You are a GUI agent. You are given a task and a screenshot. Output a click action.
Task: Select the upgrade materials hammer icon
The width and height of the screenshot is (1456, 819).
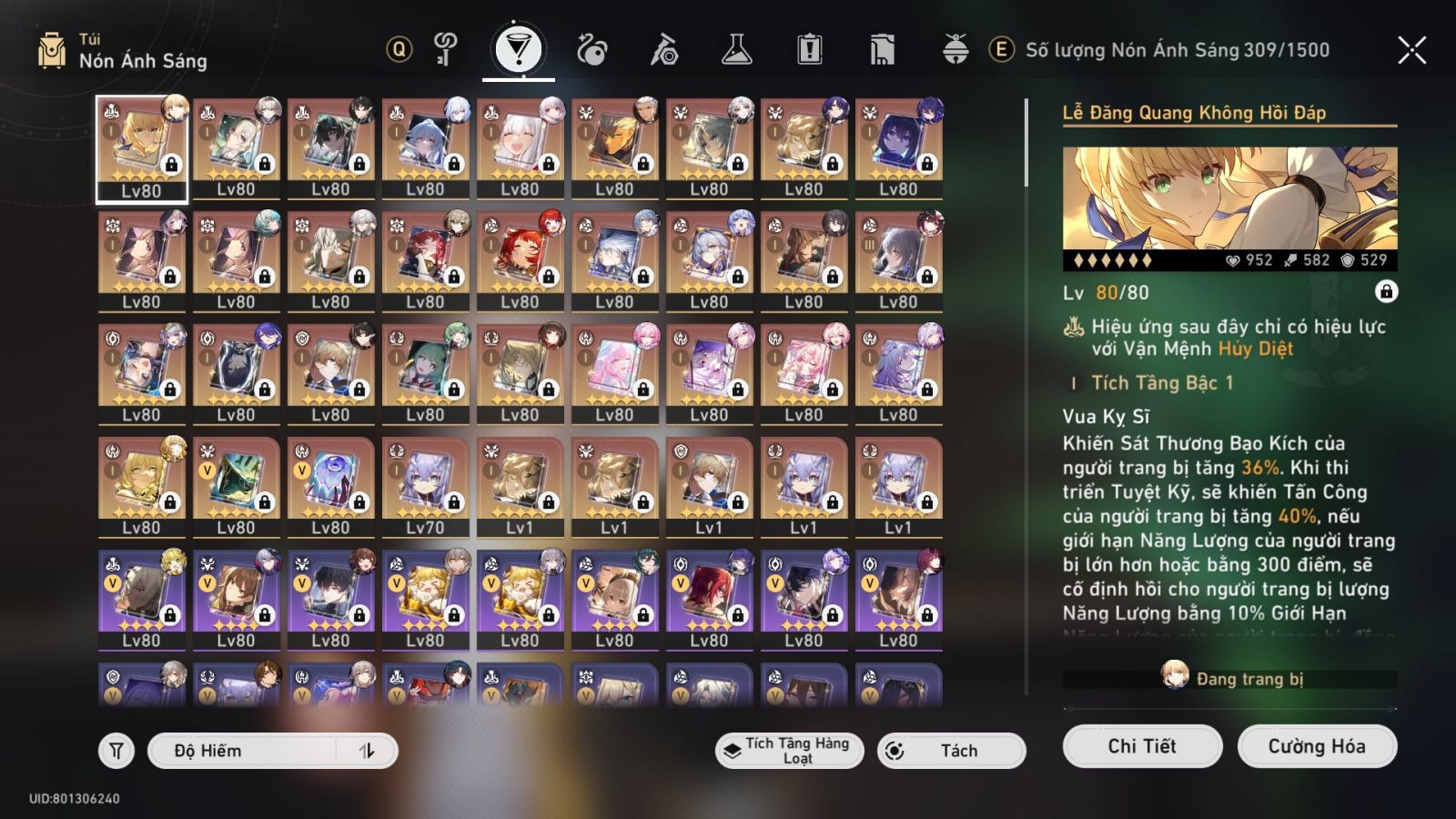tap(667, 52)
